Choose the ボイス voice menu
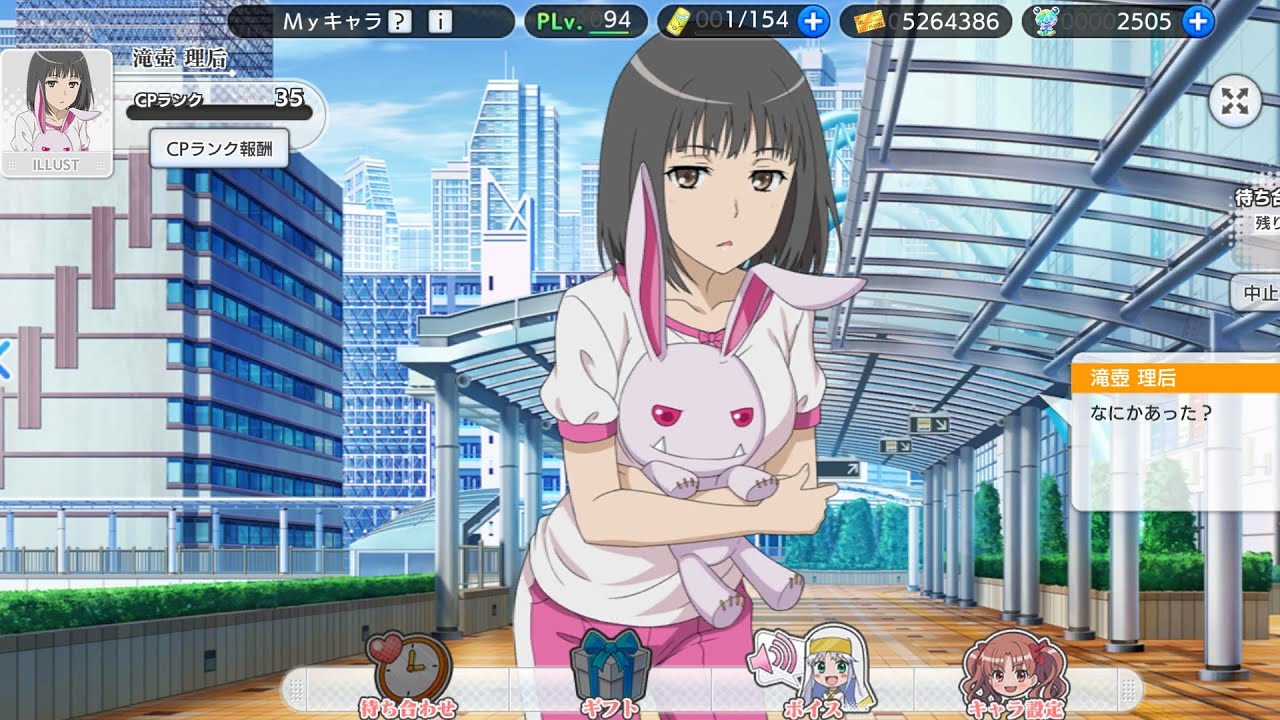 pyautogui.click(x=808, y=674)
